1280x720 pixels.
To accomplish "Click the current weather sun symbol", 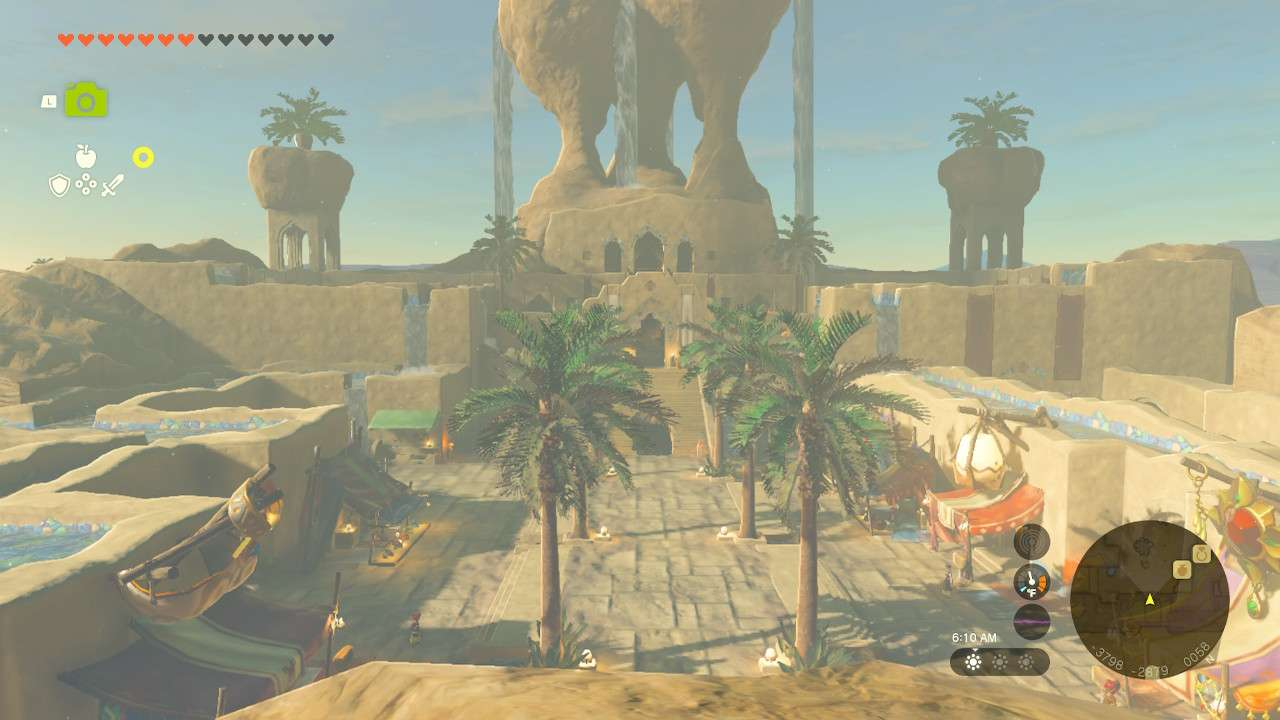I will [972, 661].
